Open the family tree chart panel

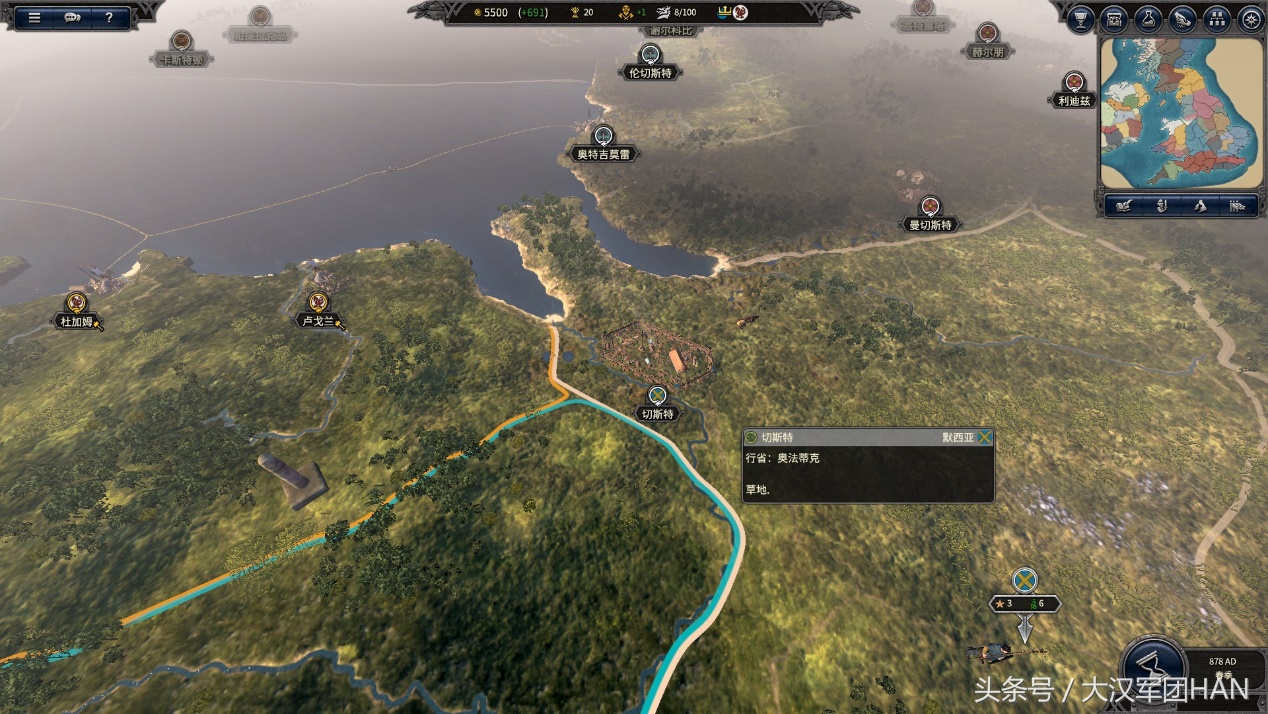click(x=1216, y=18)
